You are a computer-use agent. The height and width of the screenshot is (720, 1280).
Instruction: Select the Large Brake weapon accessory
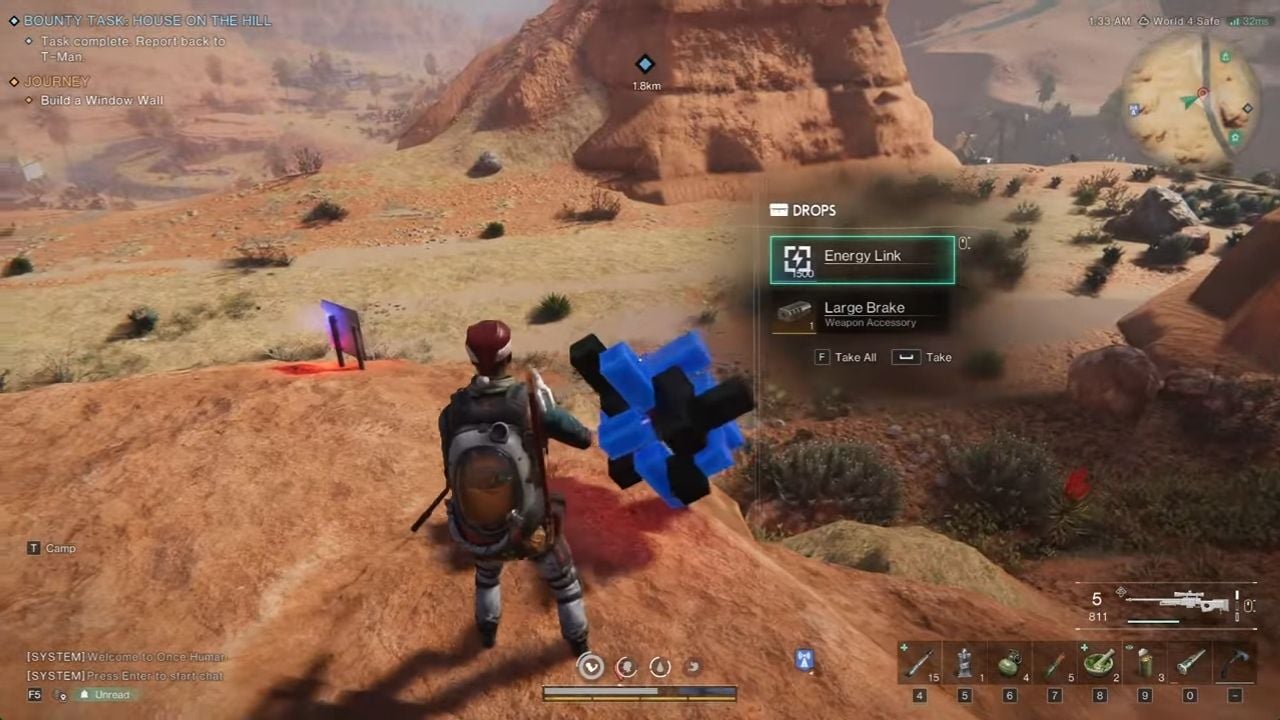coord(864,313)
